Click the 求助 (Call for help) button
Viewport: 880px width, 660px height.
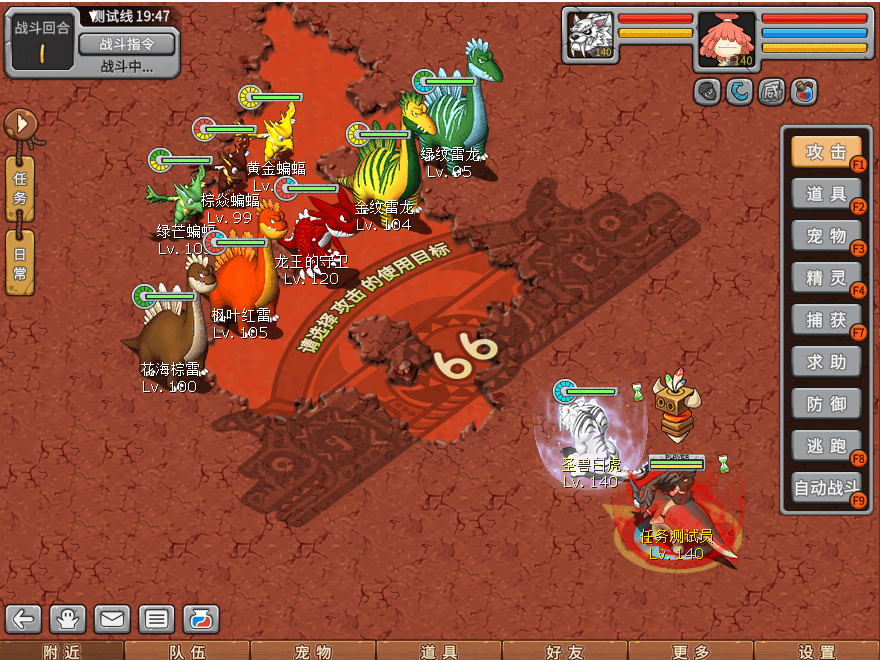(826, 362)
